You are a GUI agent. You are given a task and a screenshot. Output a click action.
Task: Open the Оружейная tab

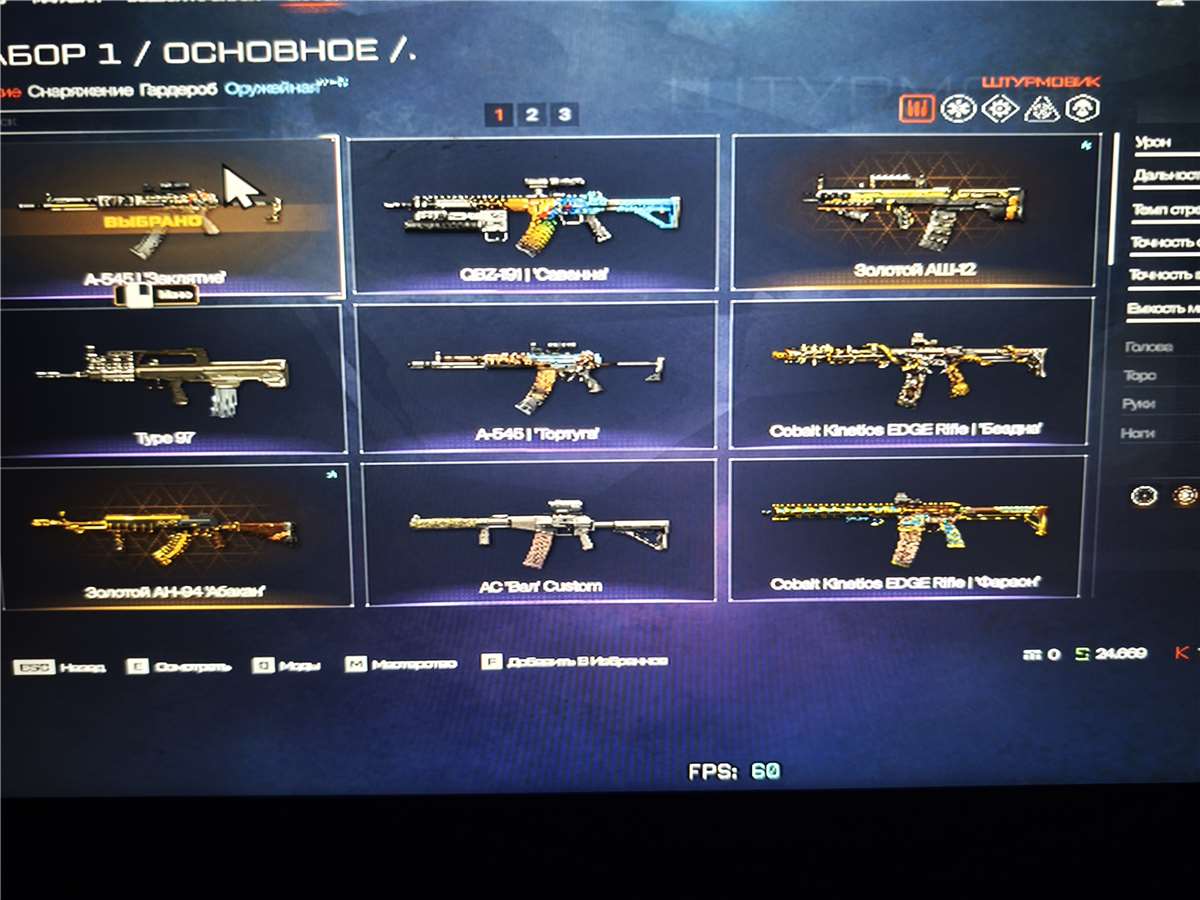pos(272,88)
